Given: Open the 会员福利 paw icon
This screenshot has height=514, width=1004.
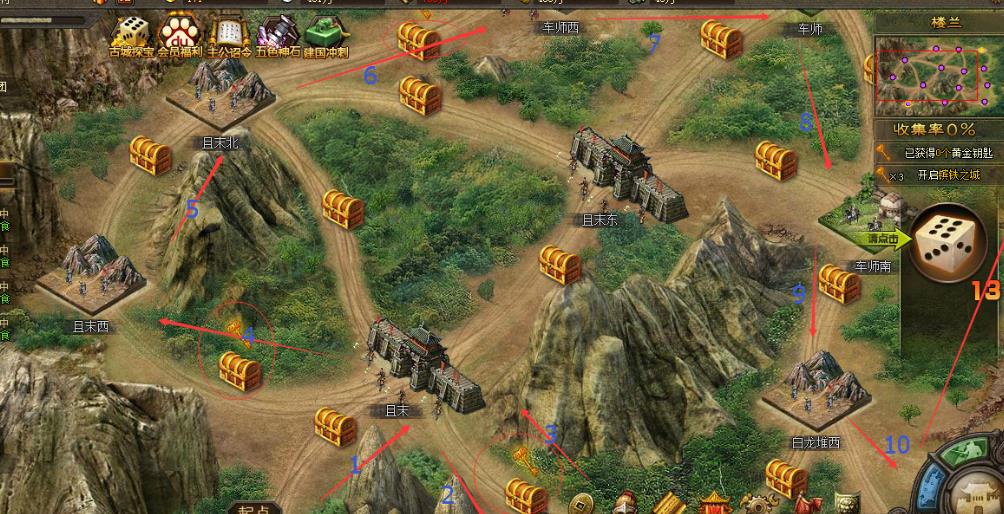Looking at the screenshot, I should point(181,37).
